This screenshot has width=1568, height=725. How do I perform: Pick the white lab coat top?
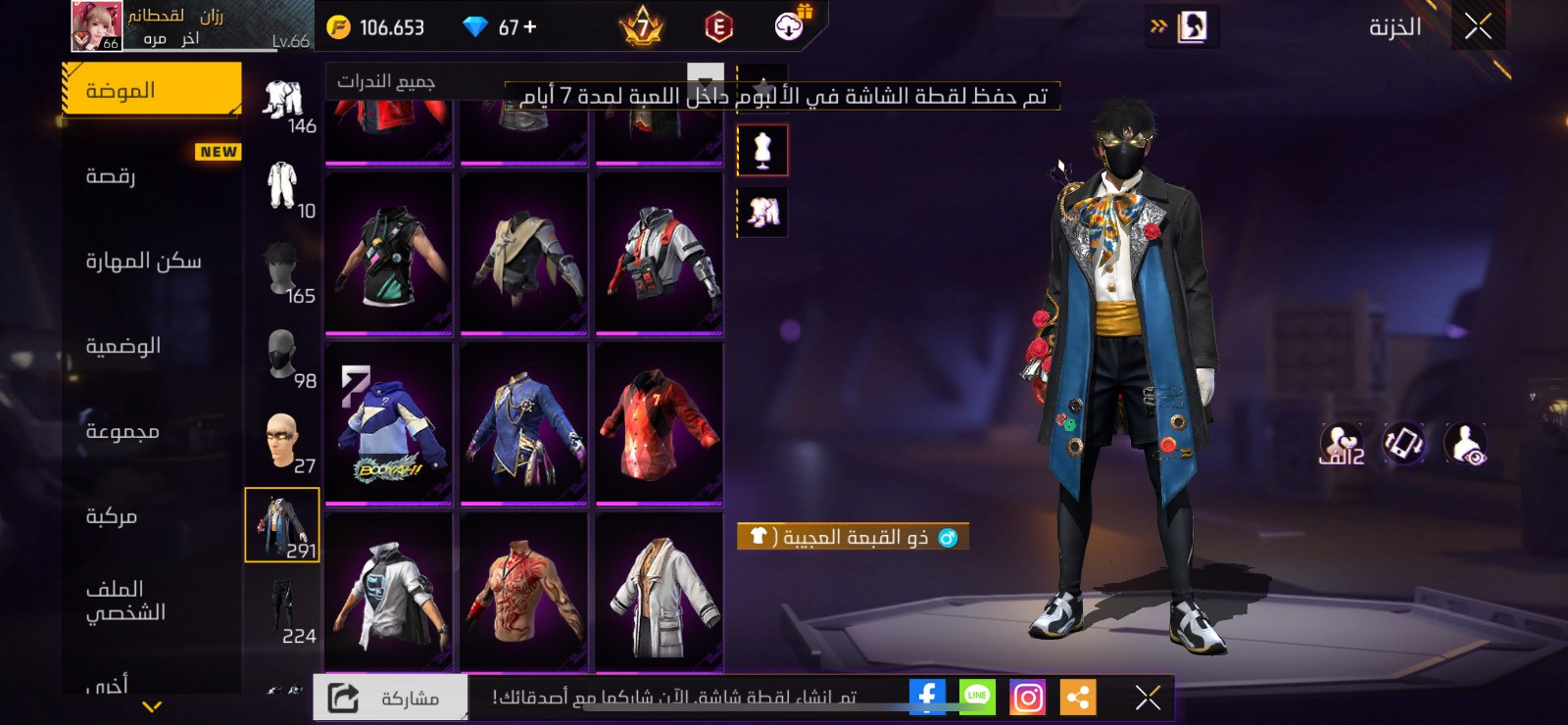[x=659, y=593]
